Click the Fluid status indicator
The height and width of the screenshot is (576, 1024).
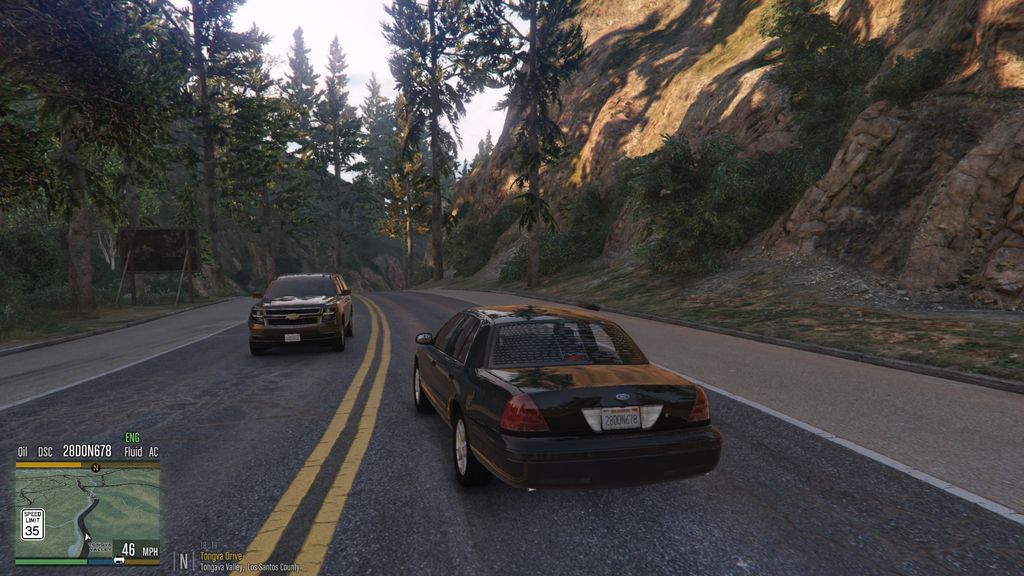tap(133, 451)
